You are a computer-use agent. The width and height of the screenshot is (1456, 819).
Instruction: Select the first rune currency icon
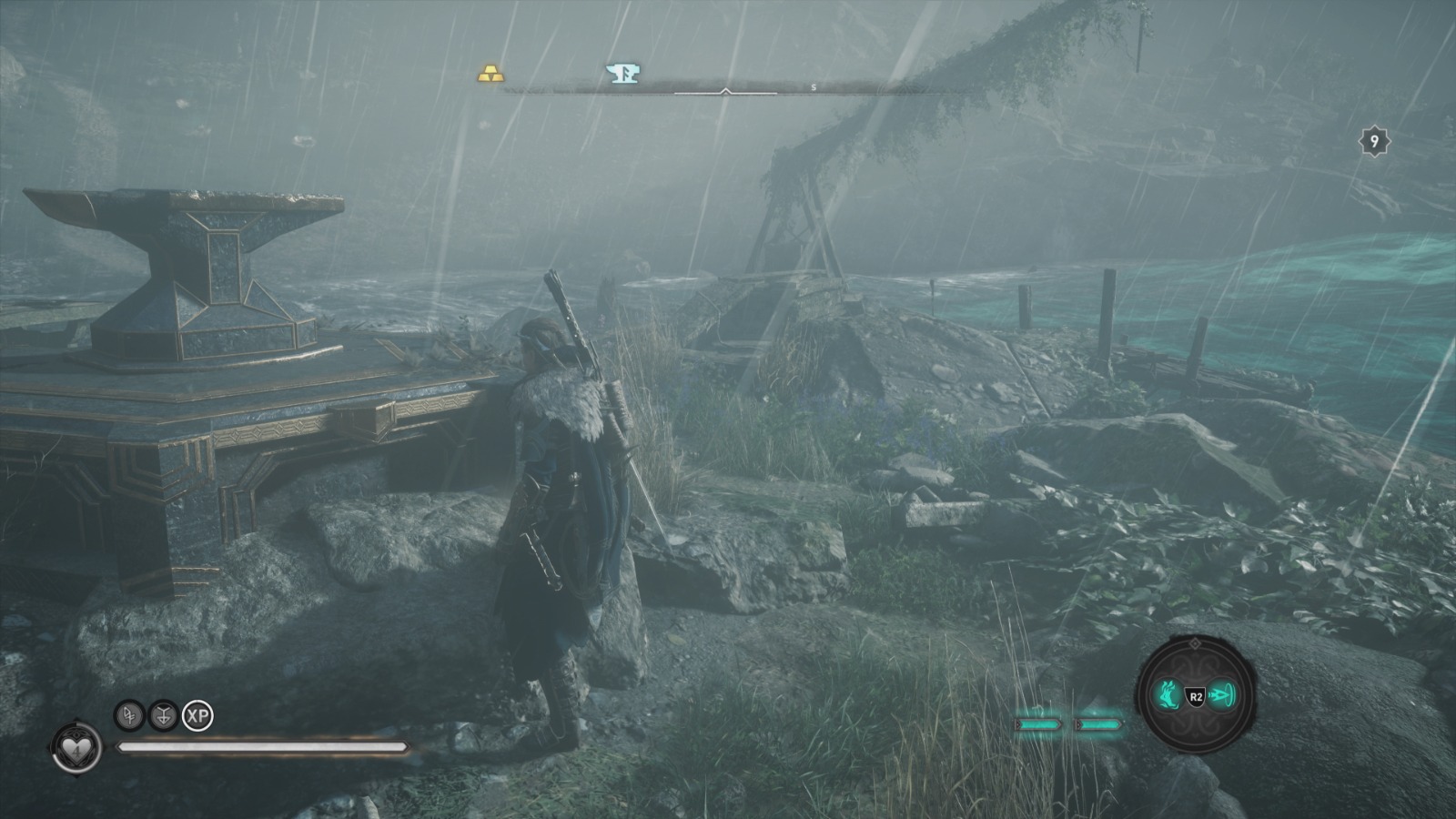coord(129,716)
